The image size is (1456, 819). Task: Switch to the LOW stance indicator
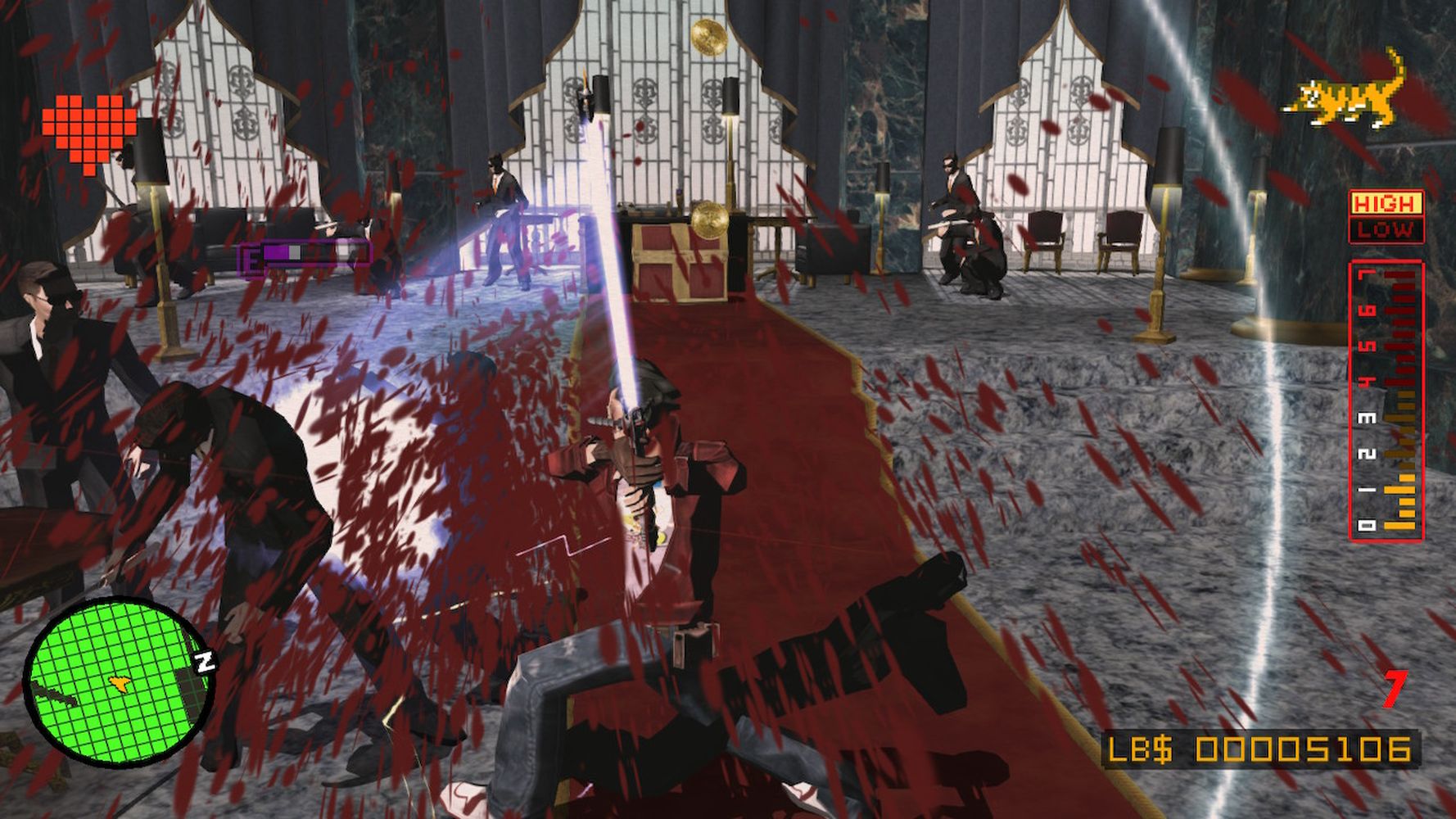[1385, 230]
